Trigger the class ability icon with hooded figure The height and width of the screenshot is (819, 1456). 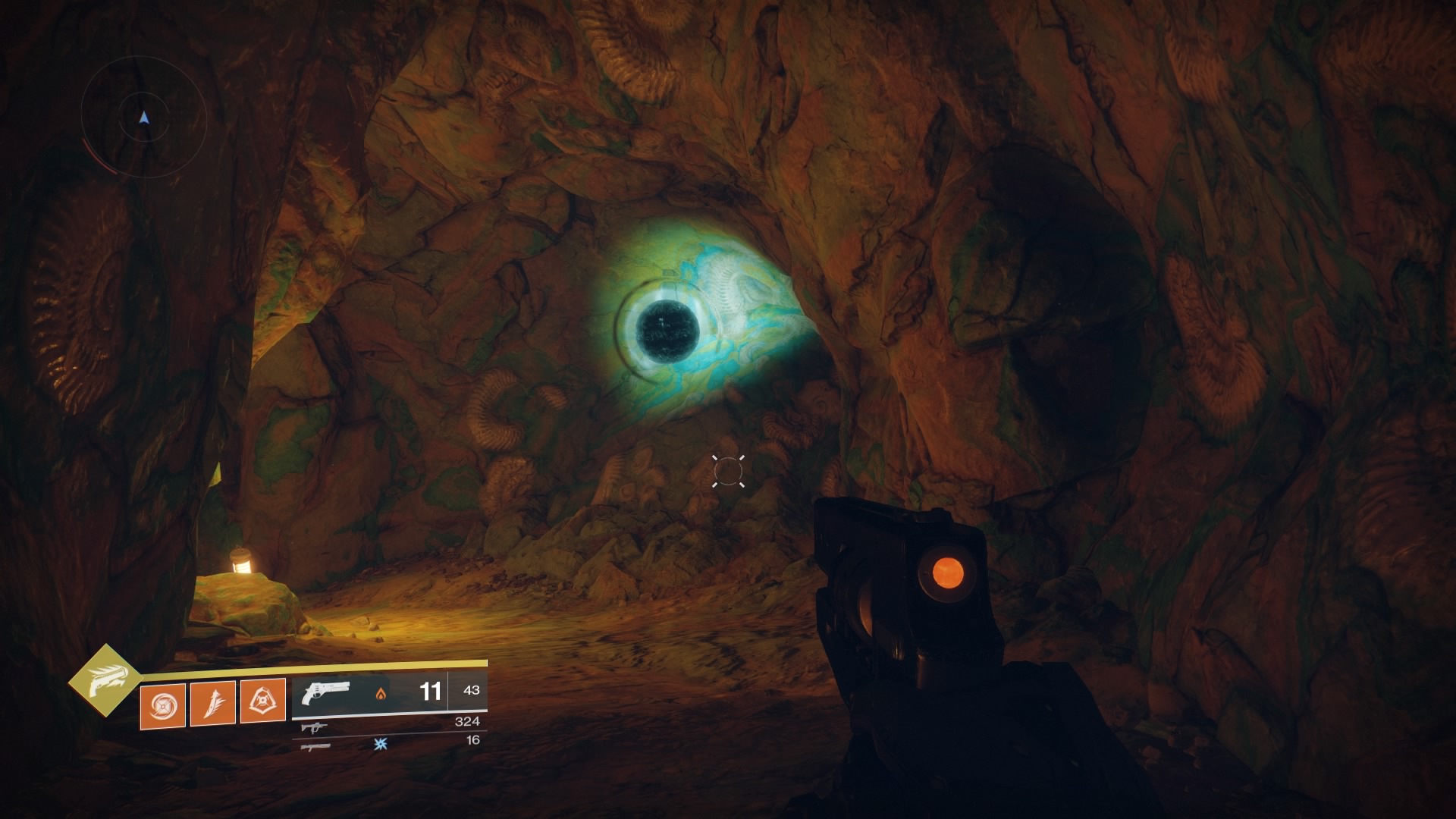(x=262, y=701)
